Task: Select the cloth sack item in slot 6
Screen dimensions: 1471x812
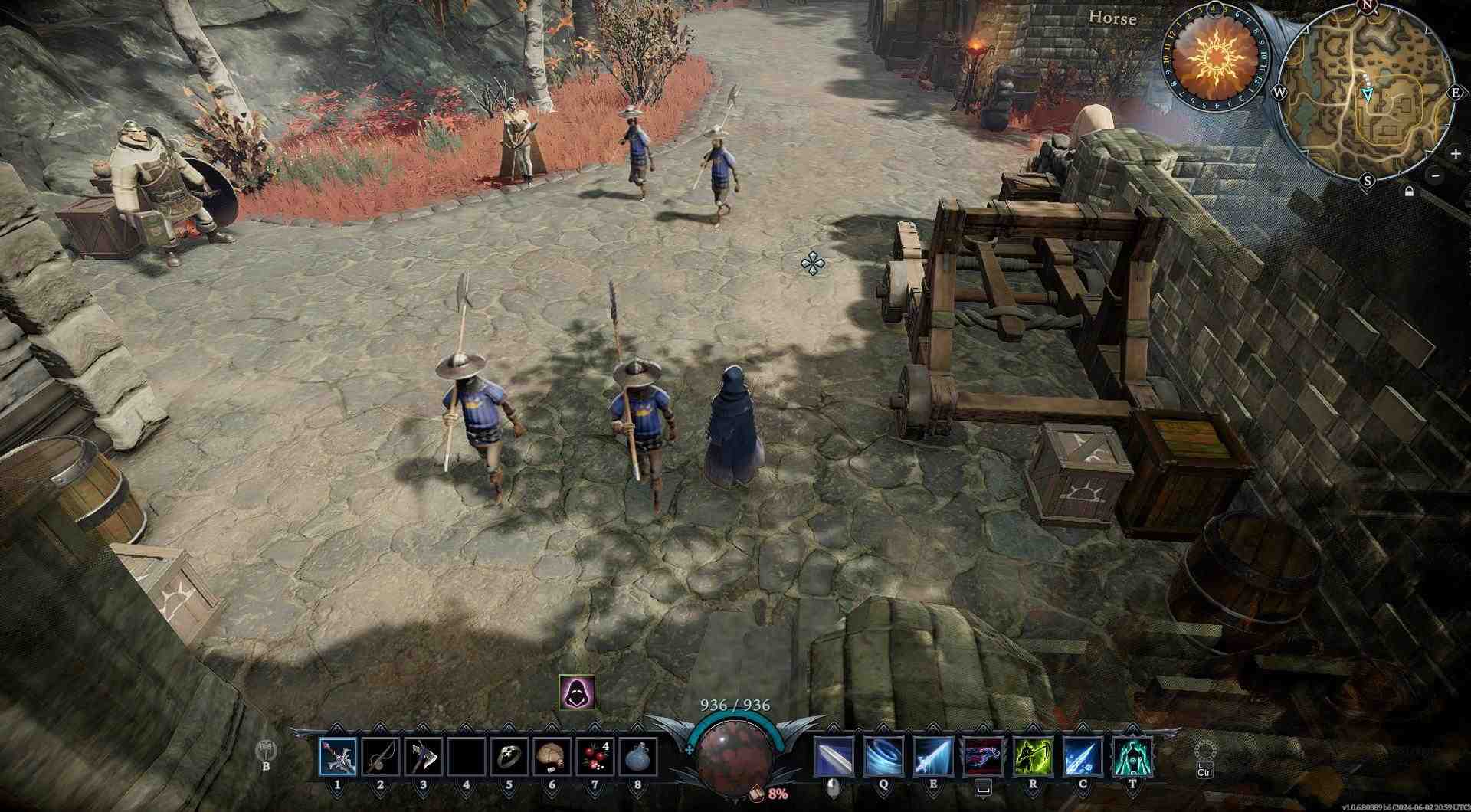Action: (552, 757)
